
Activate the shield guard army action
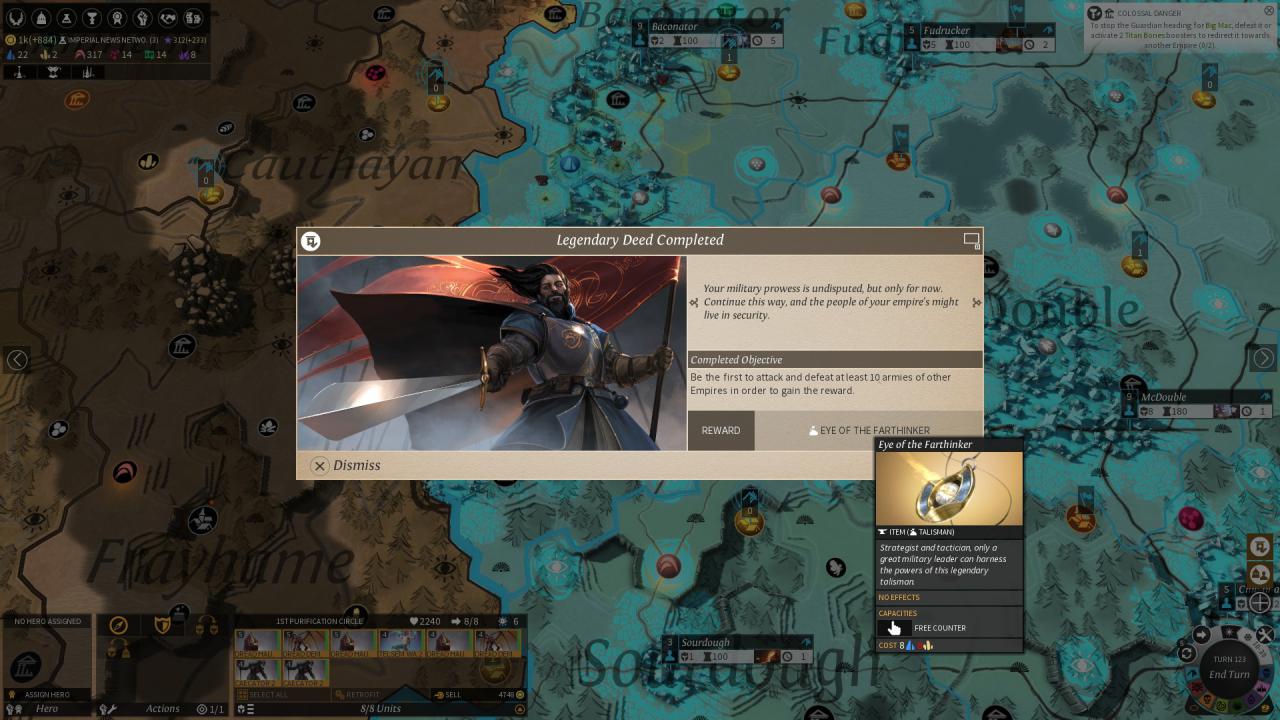163,625
